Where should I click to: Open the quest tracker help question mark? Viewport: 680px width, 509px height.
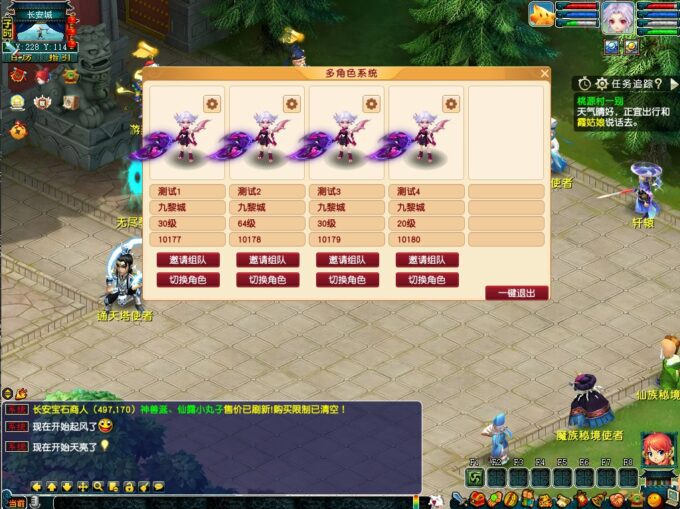tap(658, 84)
